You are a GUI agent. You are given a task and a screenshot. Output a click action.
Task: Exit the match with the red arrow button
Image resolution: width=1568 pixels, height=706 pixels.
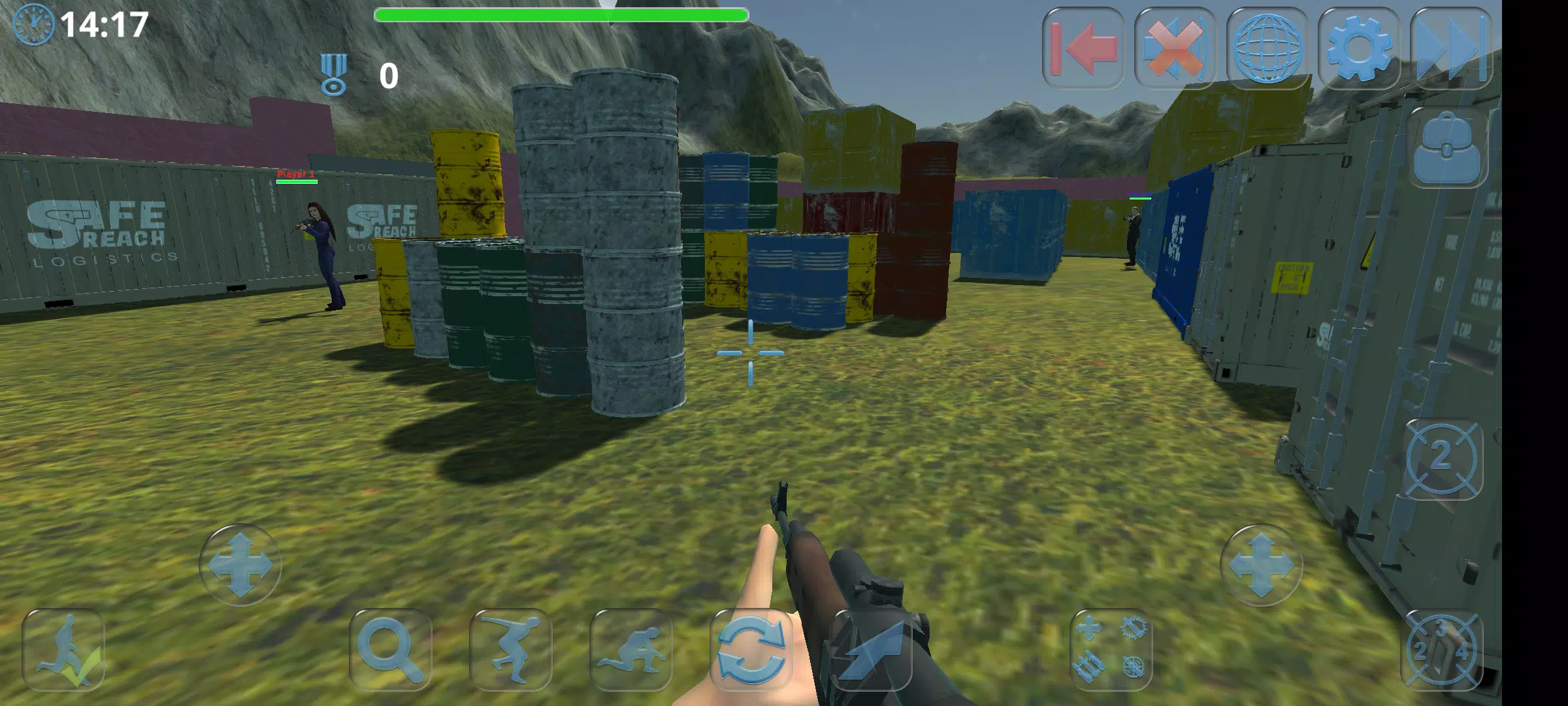1083,48
